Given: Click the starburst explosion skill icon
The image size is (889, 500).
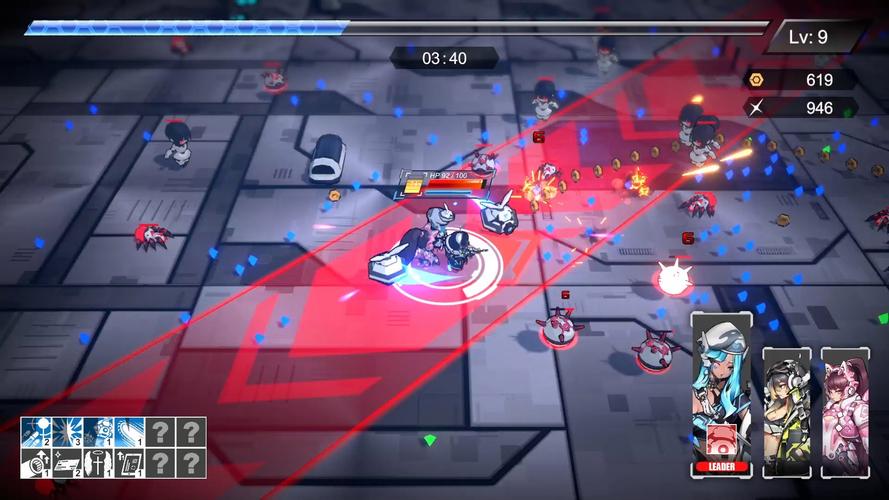Looking at the screenshot, I should click(67, 432).
